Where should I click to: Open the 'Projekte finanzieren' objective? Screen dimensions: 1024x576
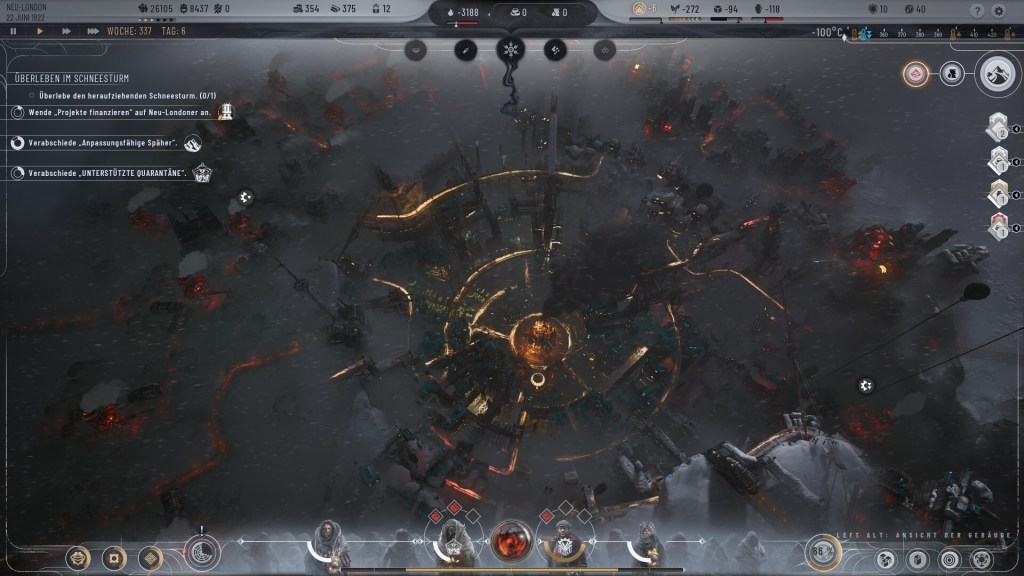120,112
